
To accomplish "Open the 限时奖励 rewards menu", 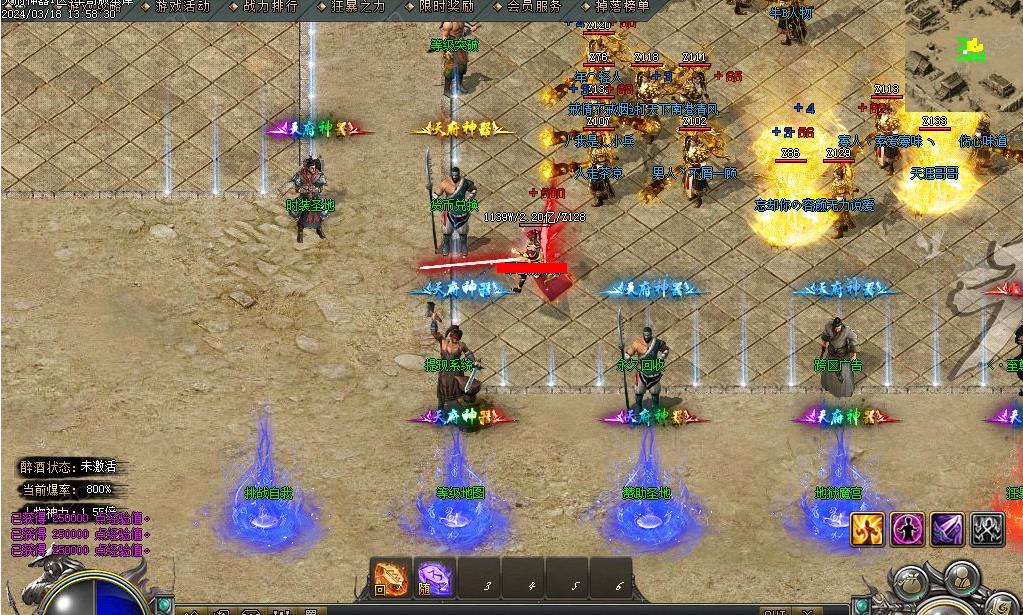I will pyautogui.click(x=445, y=6).
